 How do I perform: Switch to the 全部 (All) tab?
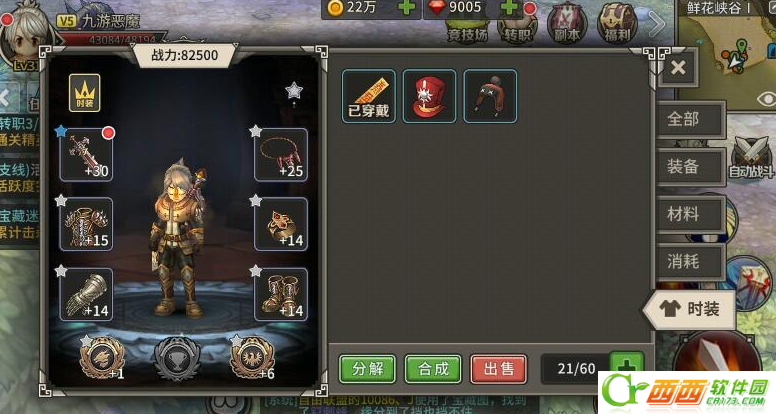coord(685,119)
